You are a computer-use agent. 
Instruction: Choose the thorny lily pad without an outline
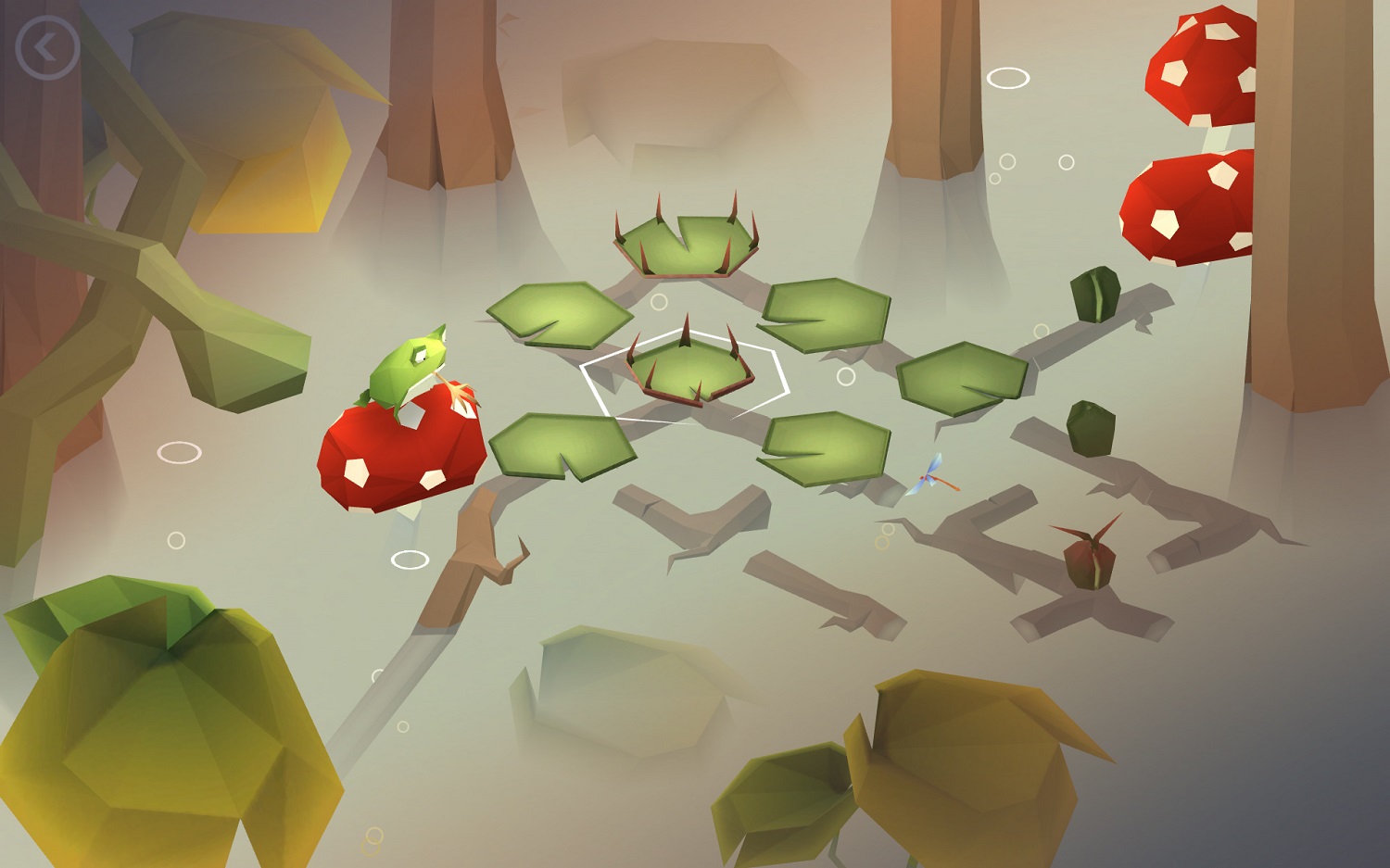(687, 245)
